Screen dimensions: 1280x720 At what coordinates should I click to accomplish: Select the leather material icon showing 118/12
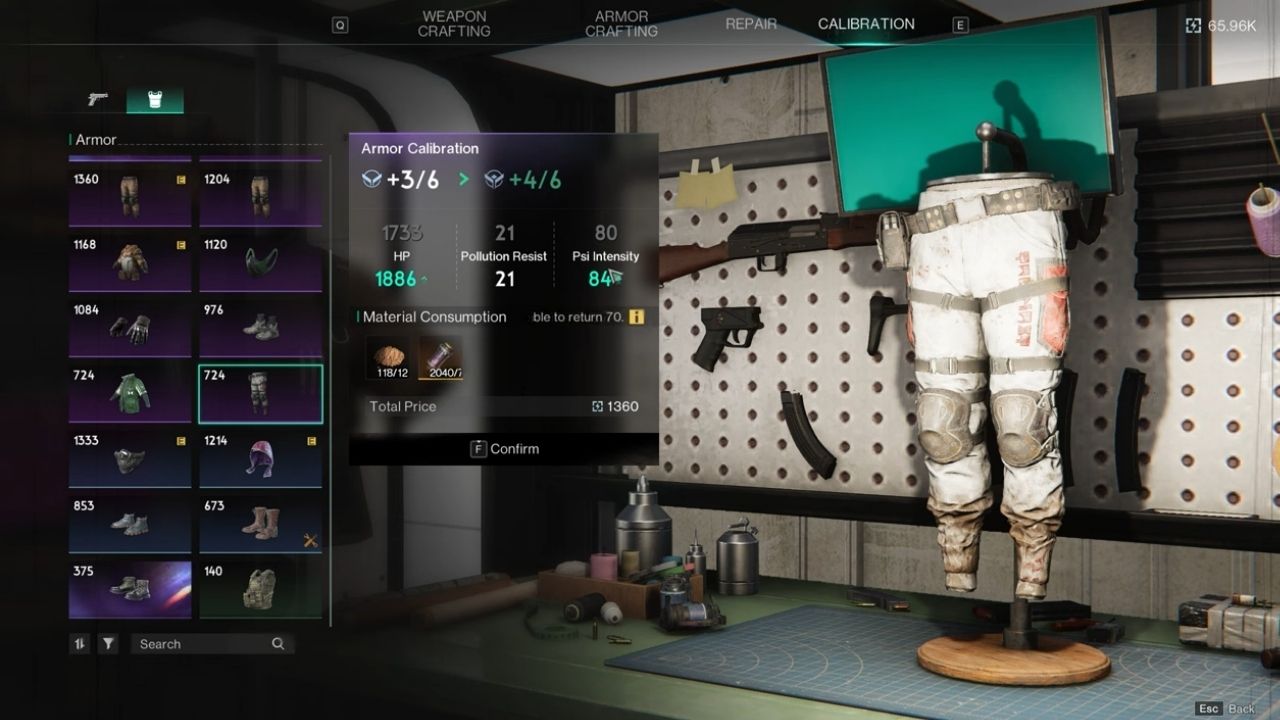[x=388, y=357]
